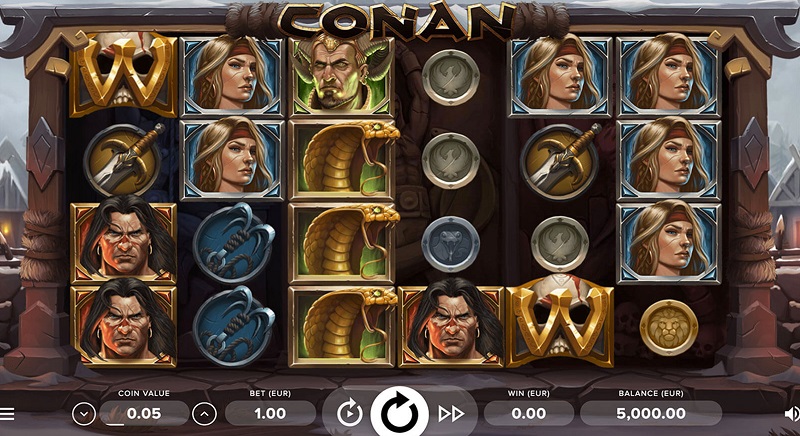Open the autoplay options
This screenshot has height=436, width=800.
pos(349,412)
